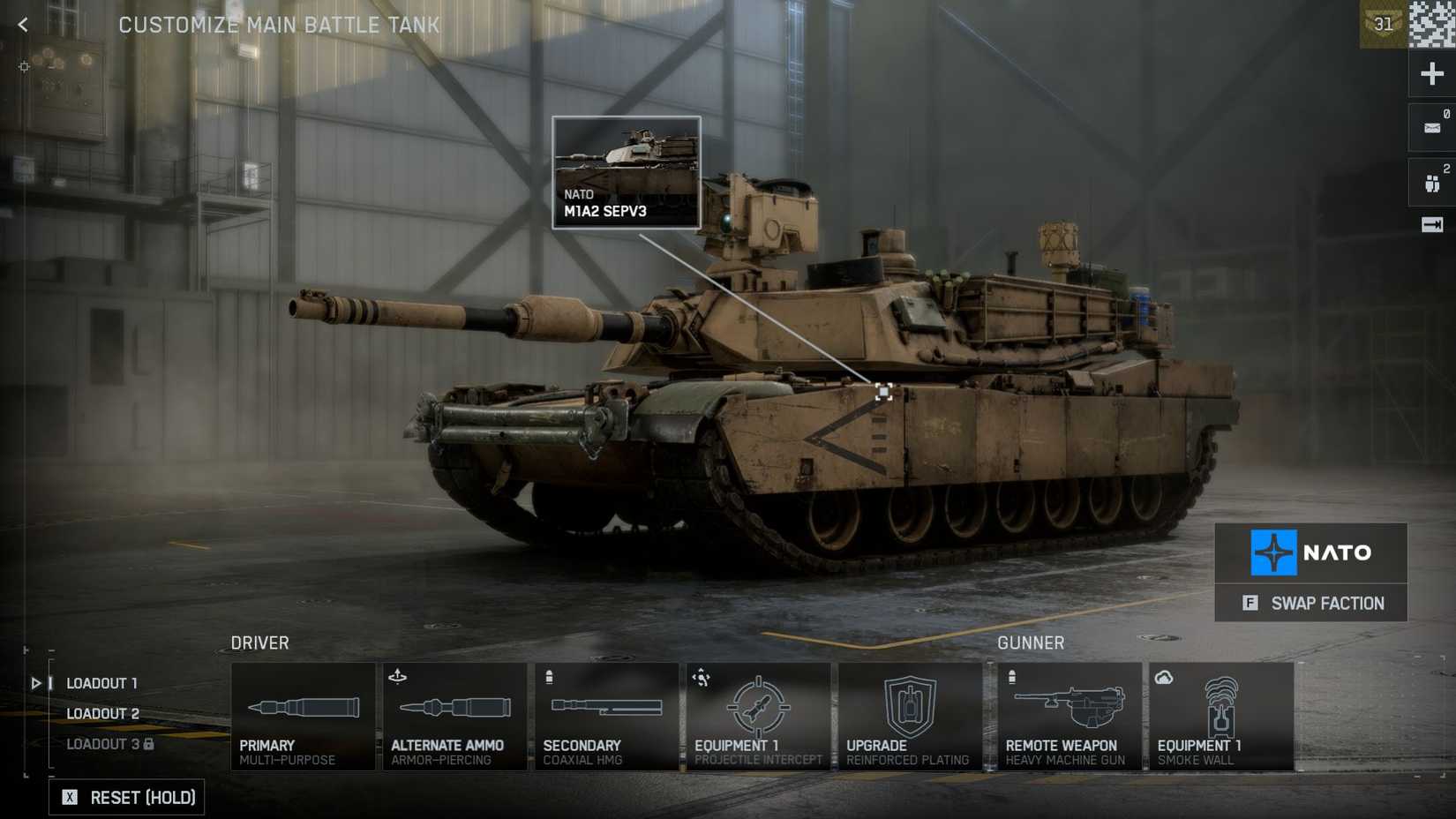This screenshot has width=1456, height=819.
Task: Select the Primary Multi-Purpose ammo slot
Action: click(x=304, y=715)
